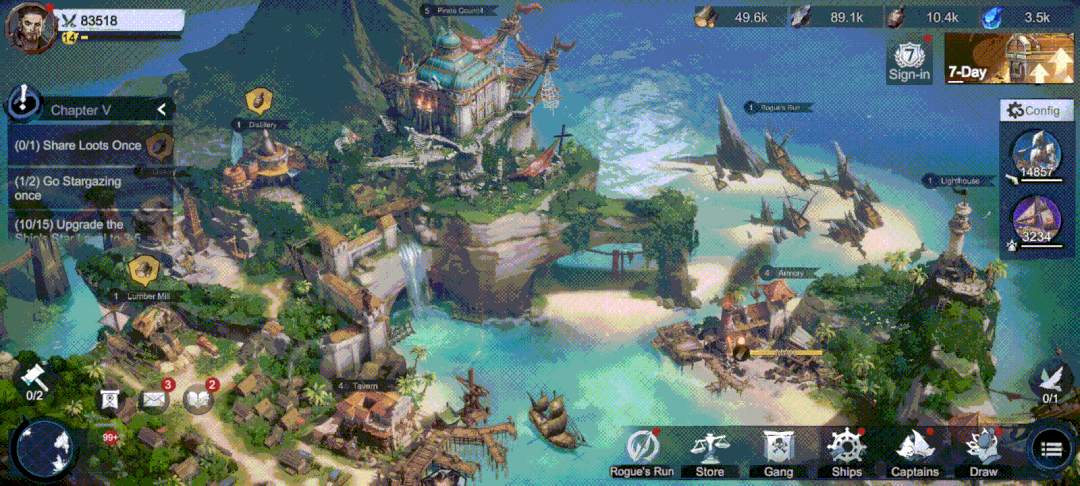The image size is (1080, 486).
Task: Open the Rogue's Run menu
Action: 643,452
